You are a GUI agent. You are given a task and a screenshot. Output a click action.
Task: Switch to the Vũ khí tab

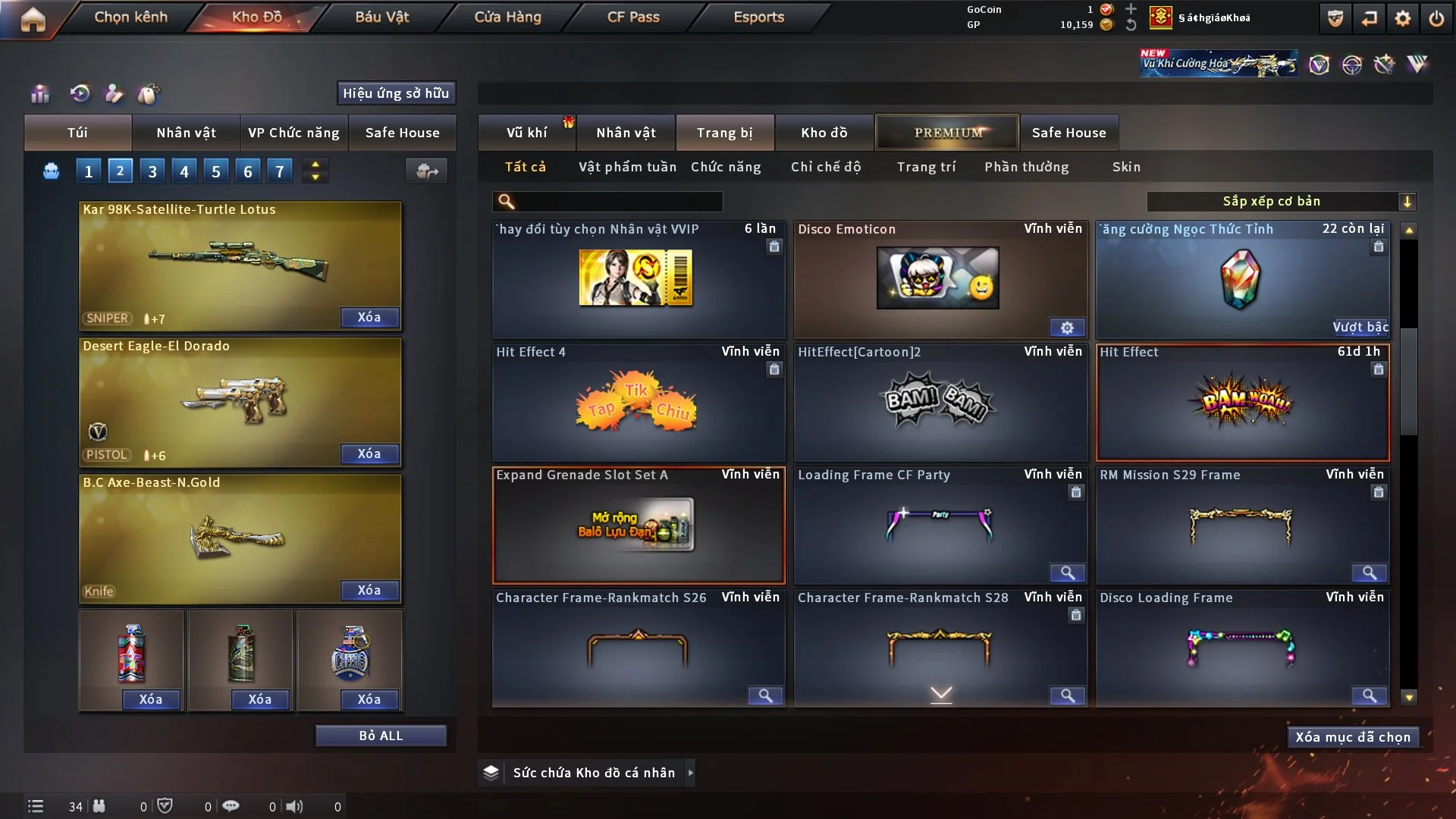coord(526,133)
